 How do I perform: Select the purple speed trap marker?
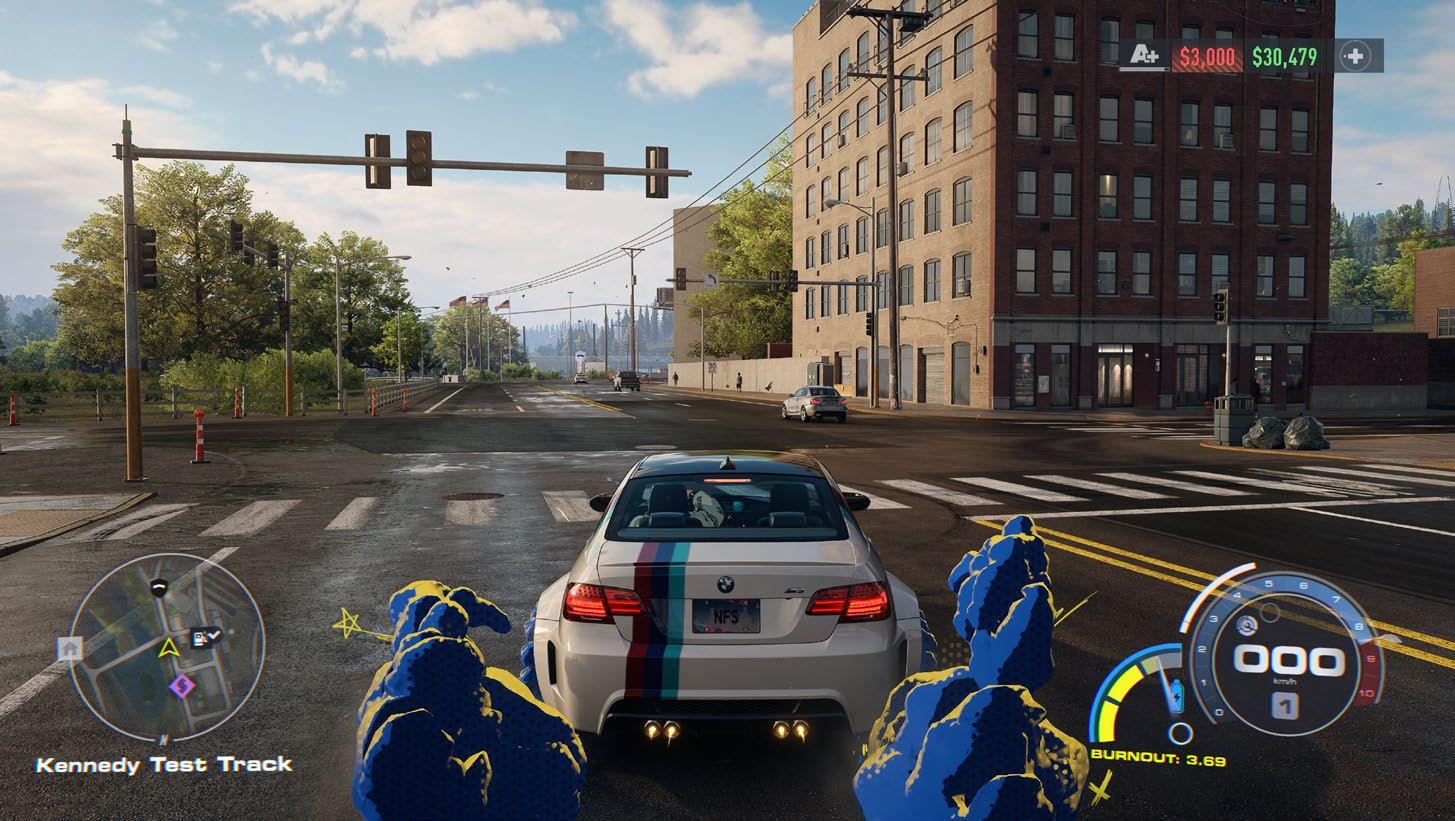181,685
